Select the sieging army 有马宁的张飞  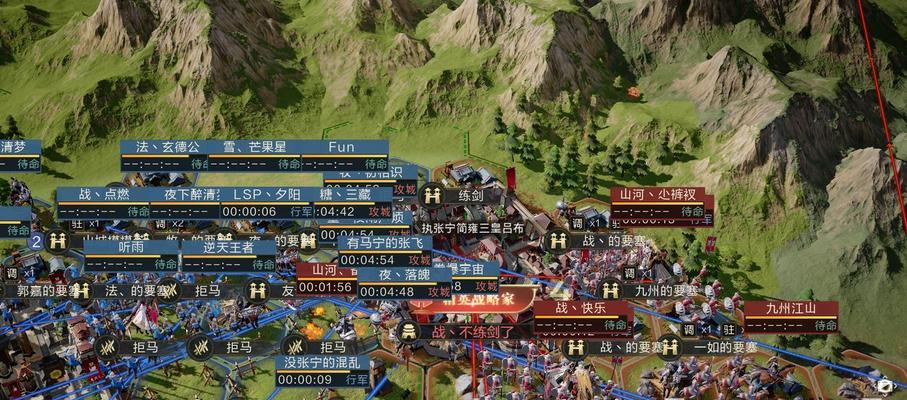(x=384, y=244)
